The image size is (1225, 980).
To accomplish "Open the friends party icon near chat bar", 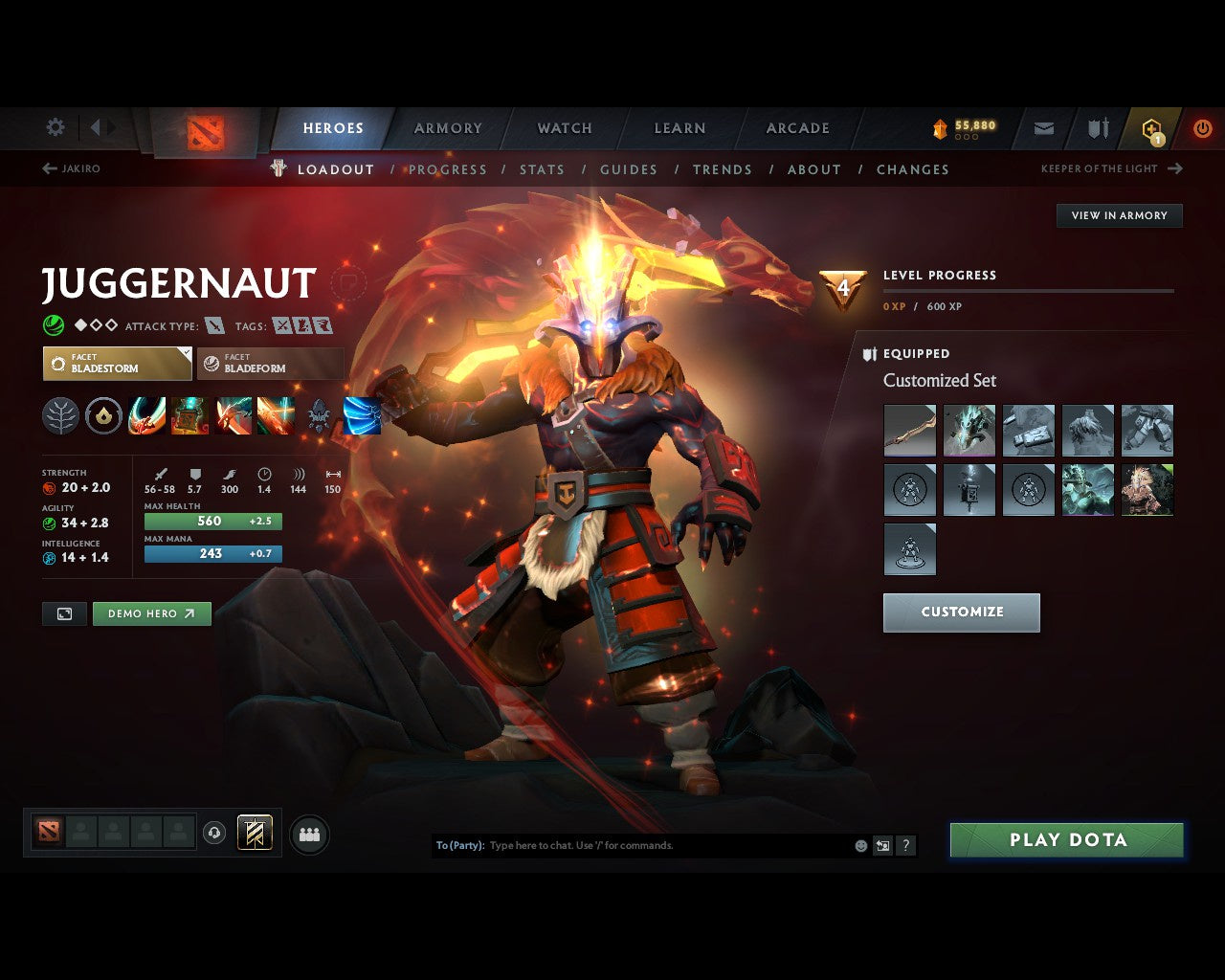I will [x=308, y=834].
